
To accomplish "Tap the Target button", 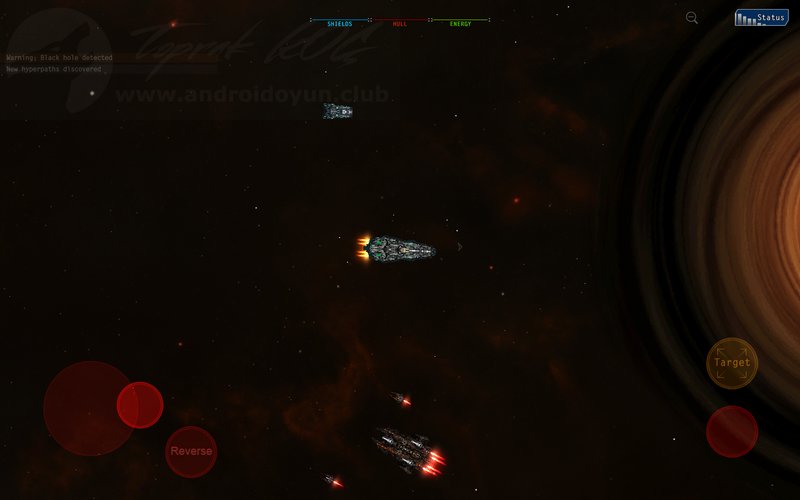I will click(x=732, y=363).
